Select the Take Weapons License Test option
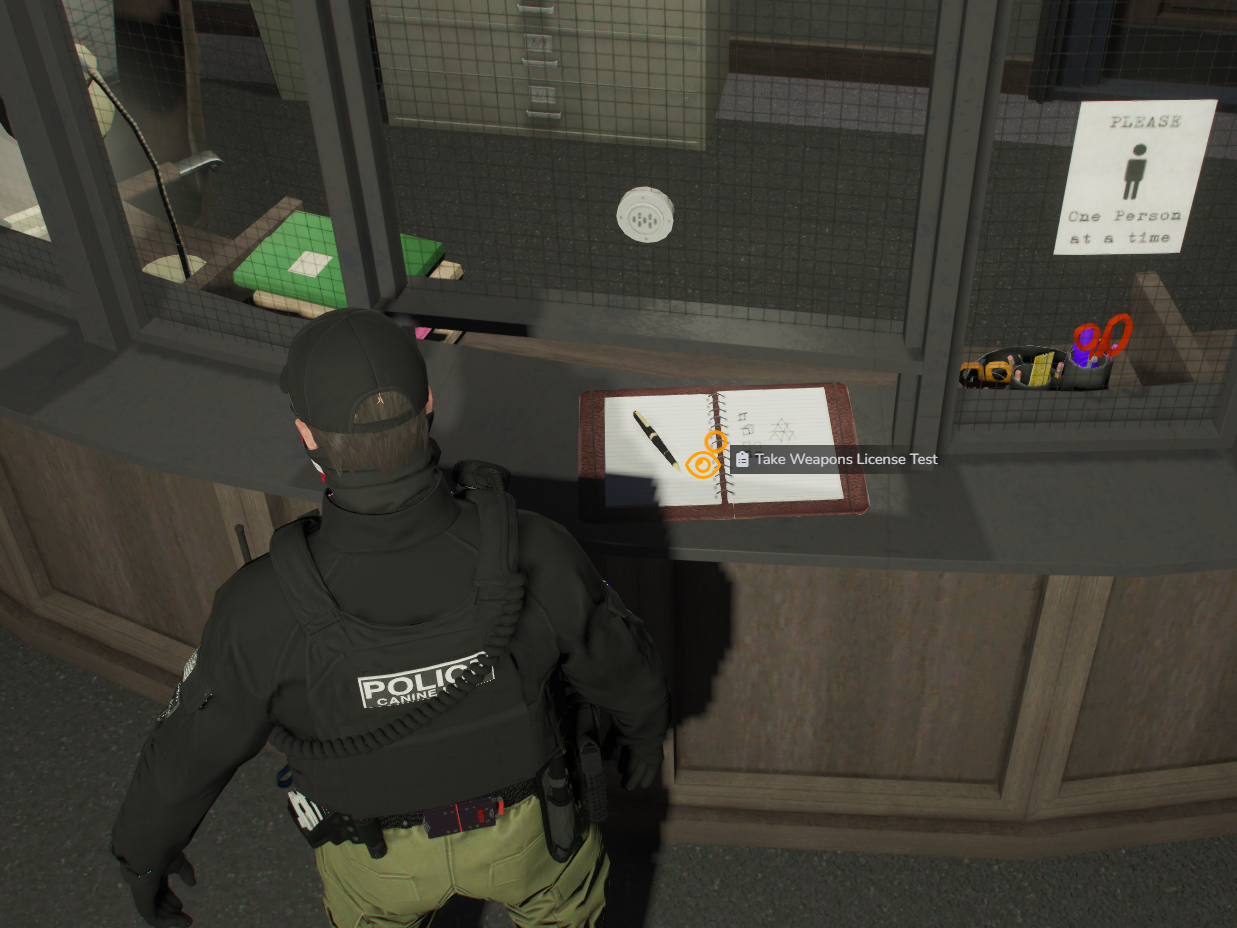 click(x=836, y=459)
